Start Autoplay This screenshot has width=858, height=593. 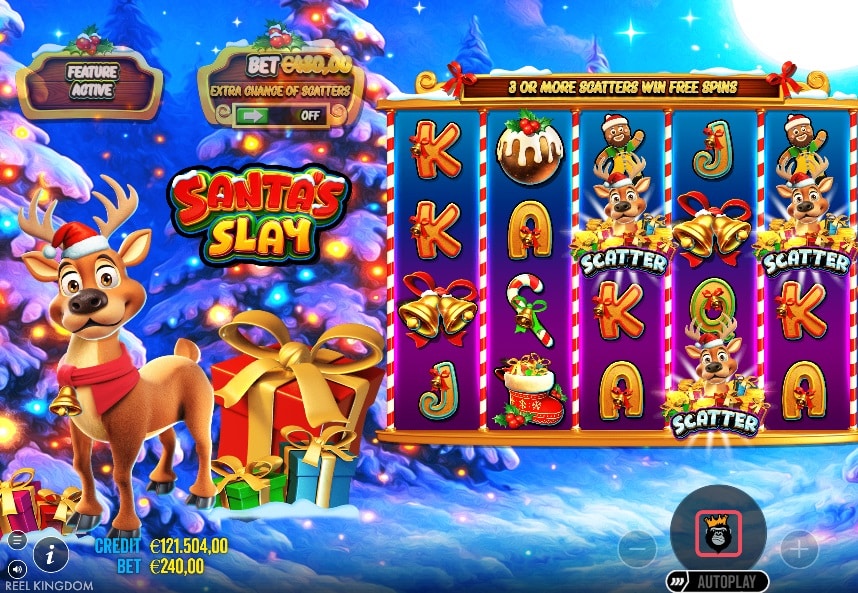[x=717, y=581]
